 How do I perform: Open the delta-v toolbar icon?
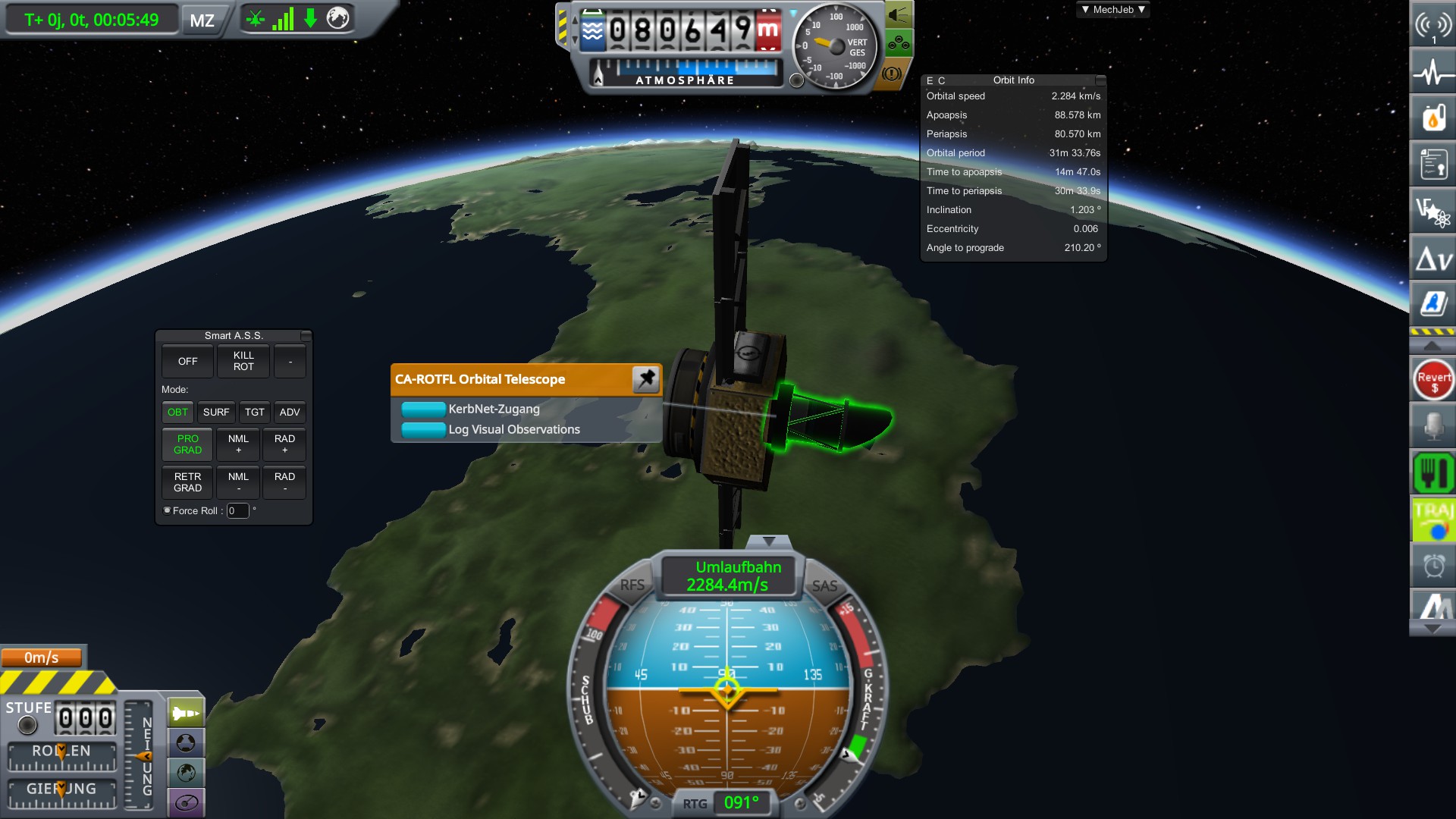click(x=1433, y=260)
